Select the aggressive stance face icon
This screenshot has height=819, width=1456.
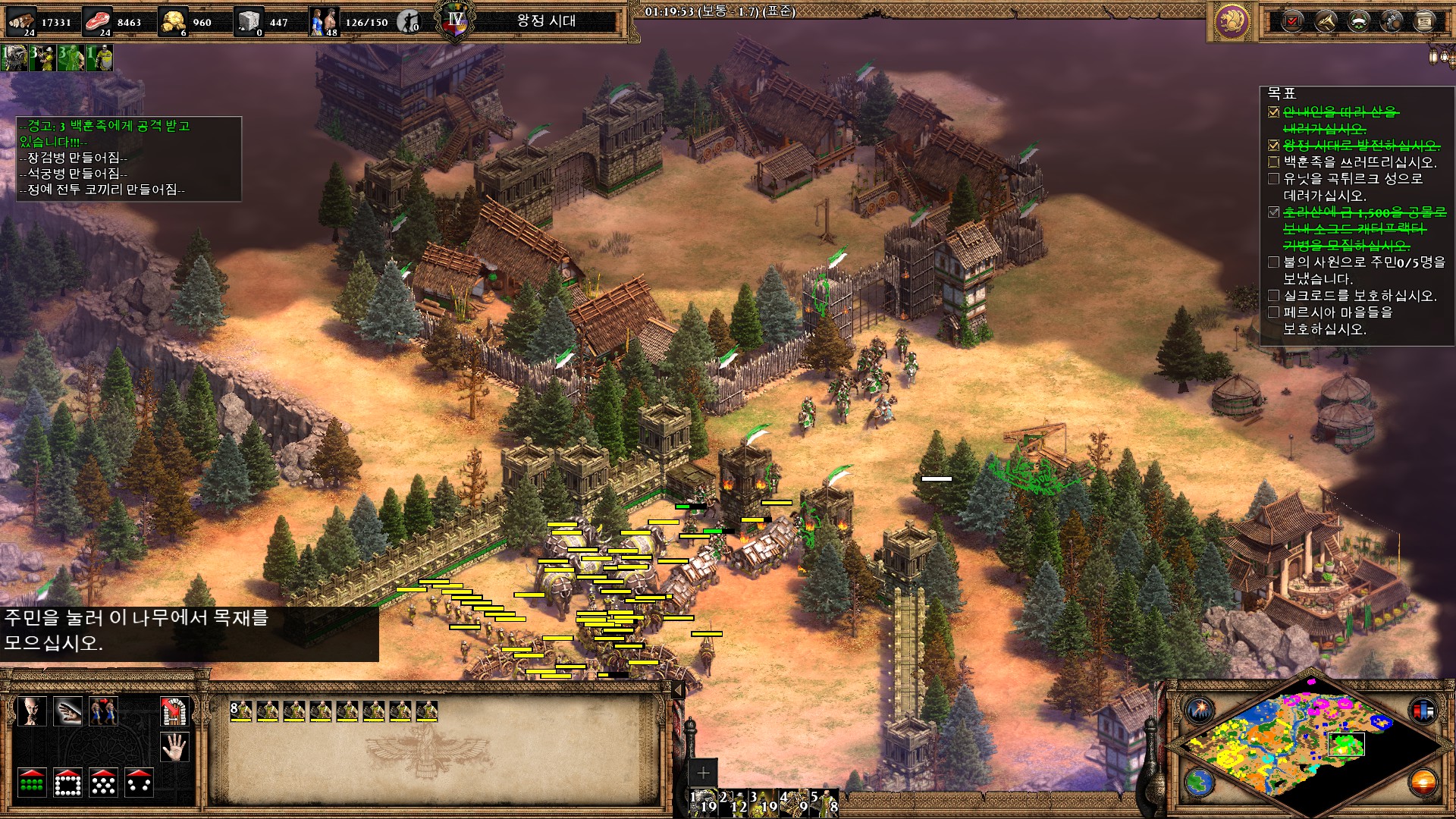pyautogui.click(x=32, y=711)
